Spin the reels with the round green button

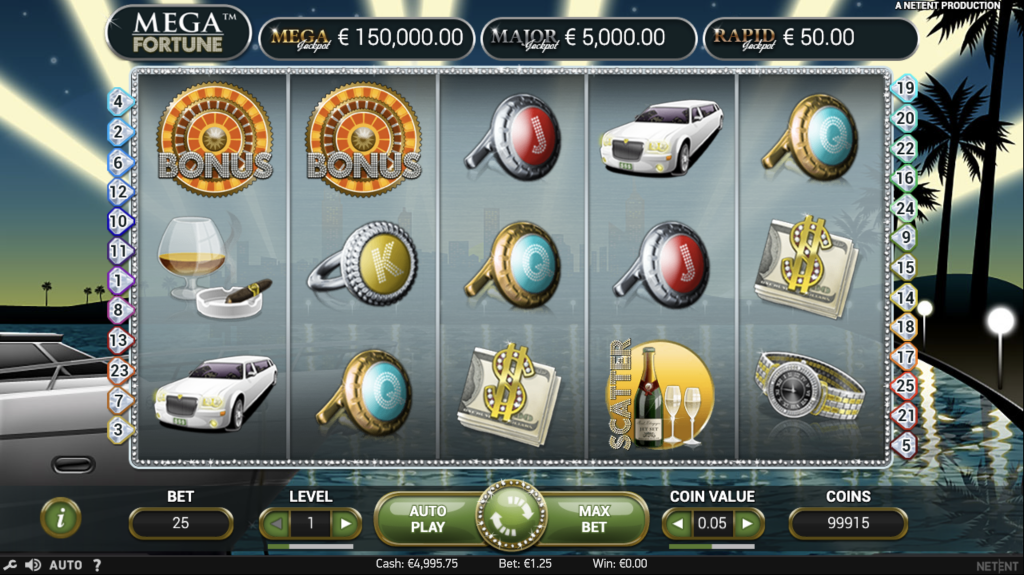pyautogui.click(x=511, y=517)
